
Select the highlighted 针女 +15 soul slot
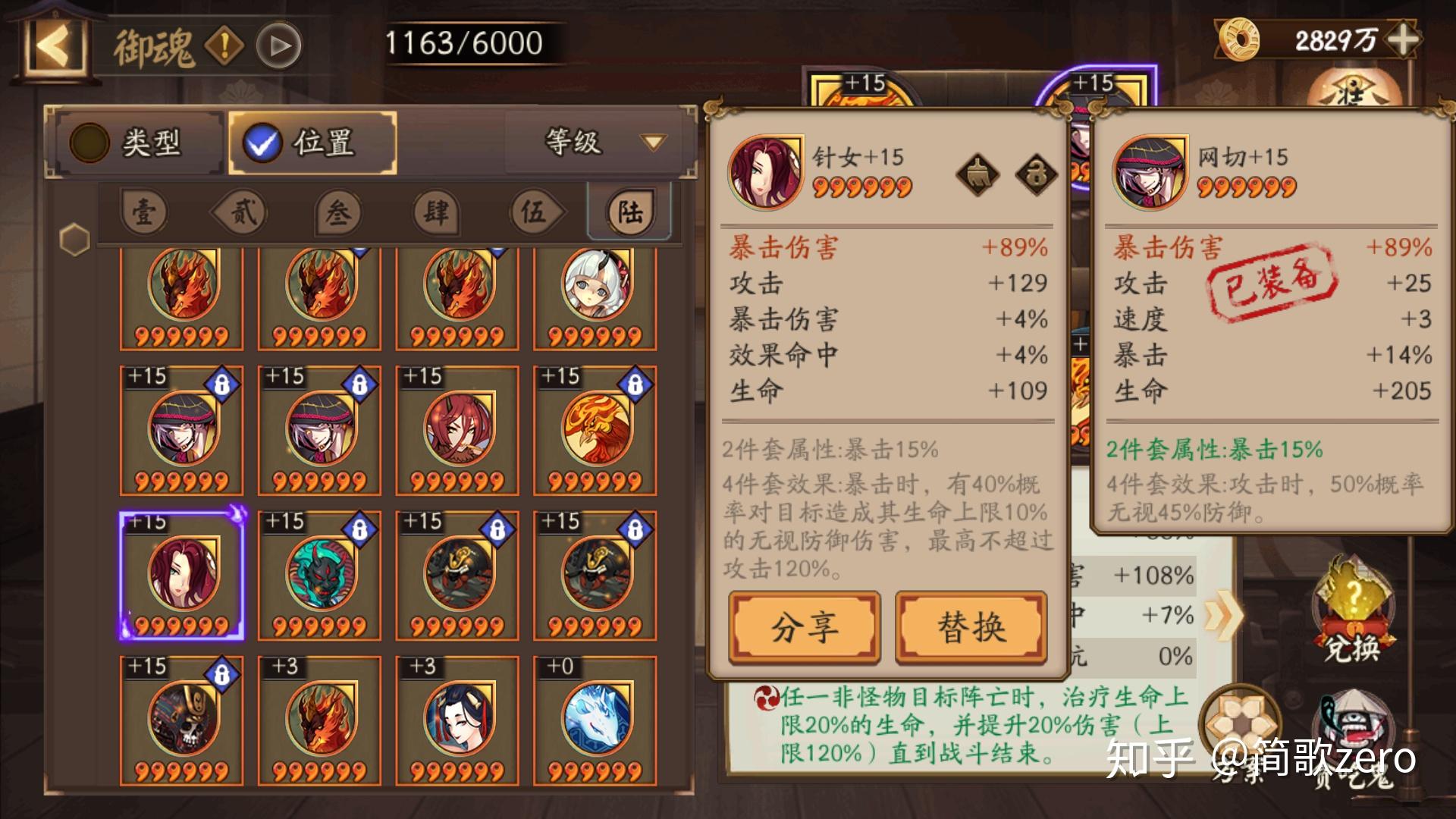[x=182, y=575]
